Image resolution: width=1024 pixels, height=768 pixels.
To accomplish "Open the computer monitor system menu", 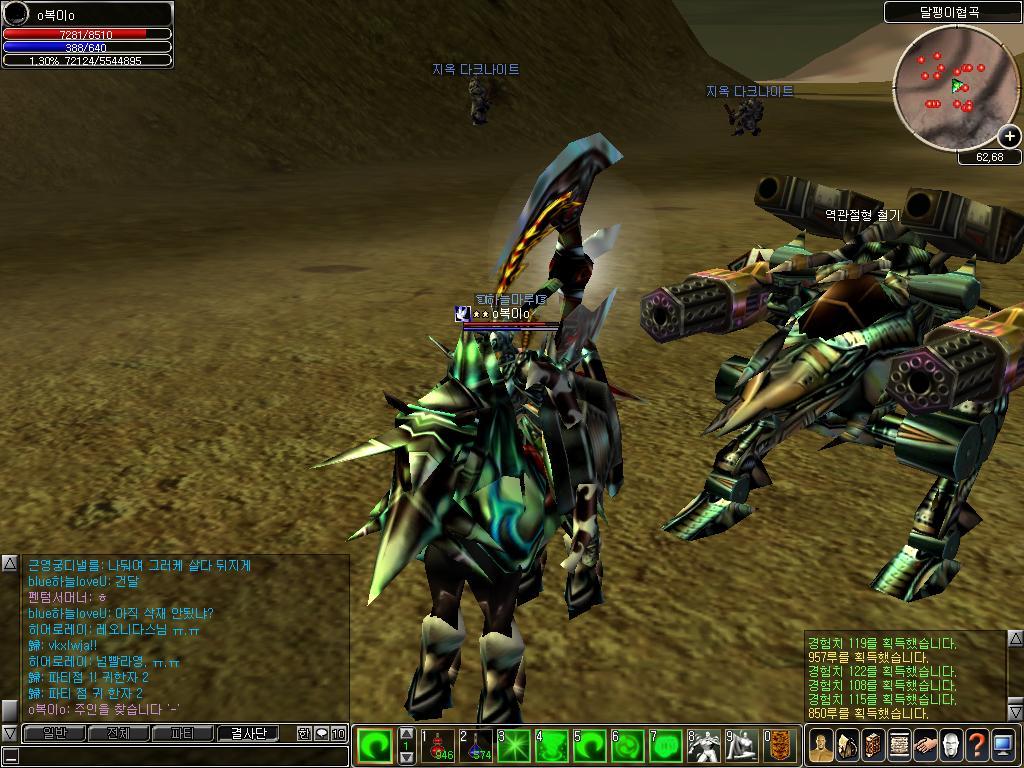I will (1003, 745).
